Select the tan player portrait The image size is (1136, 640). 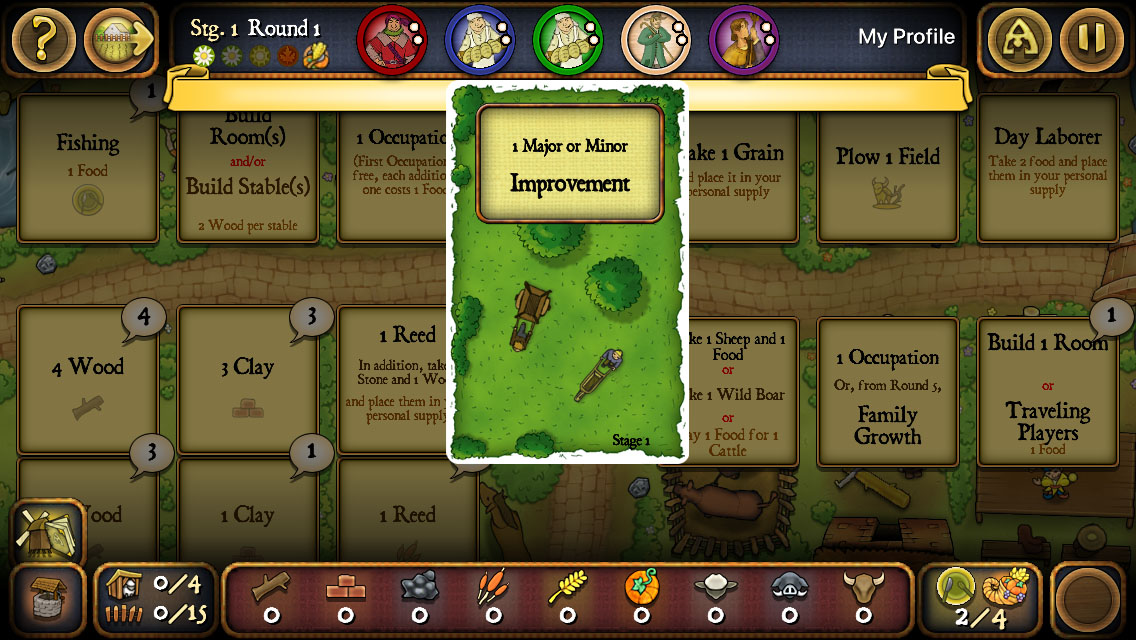[653, 39]
